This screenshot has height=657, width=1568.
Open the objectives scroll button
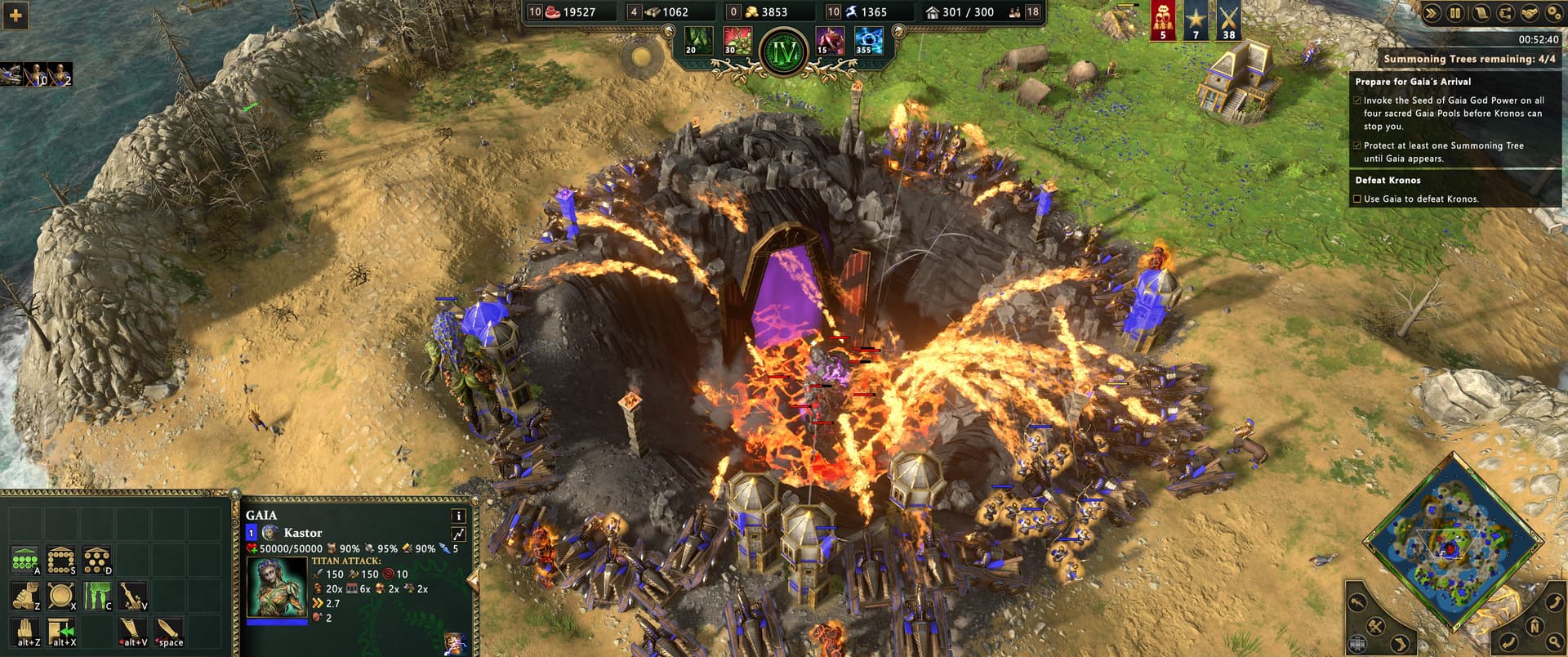(x=1480, y=13)
